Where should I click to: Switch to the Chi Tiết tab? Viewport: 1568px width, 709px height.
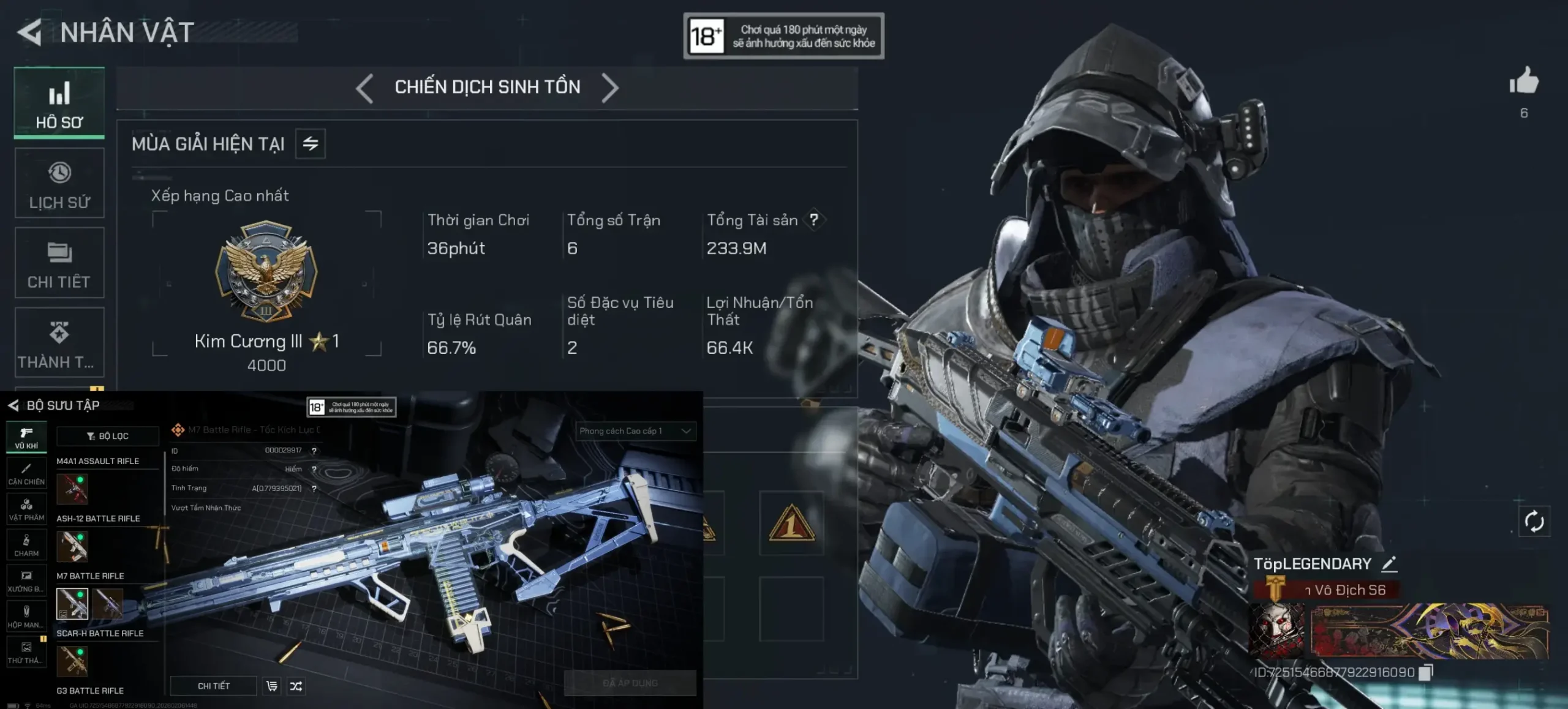pyautogui.click(x=59, y=263)
